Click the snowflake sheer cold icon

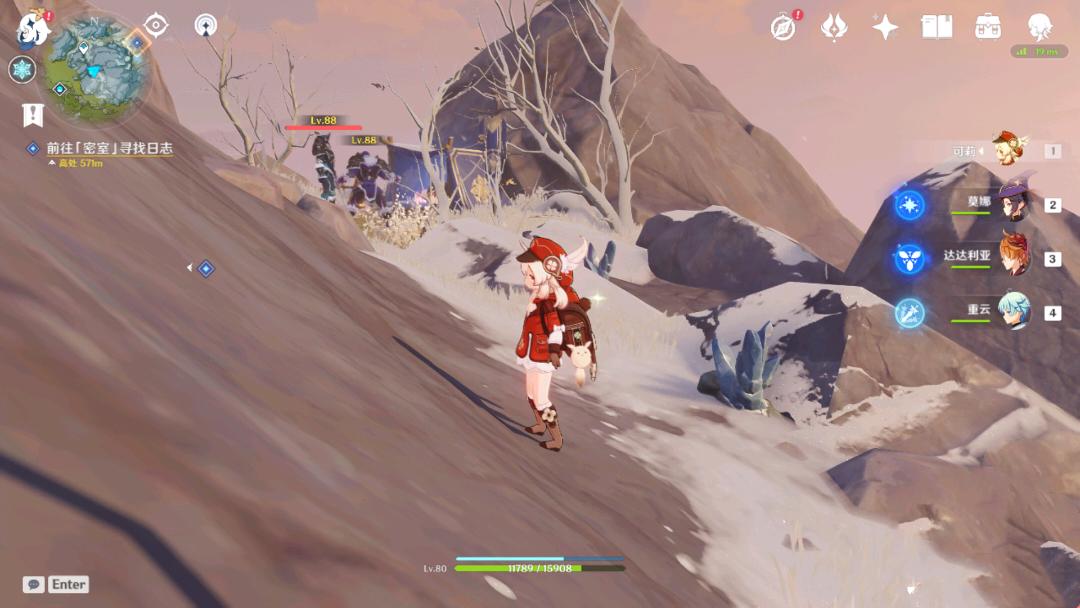[x=22, y=70]
